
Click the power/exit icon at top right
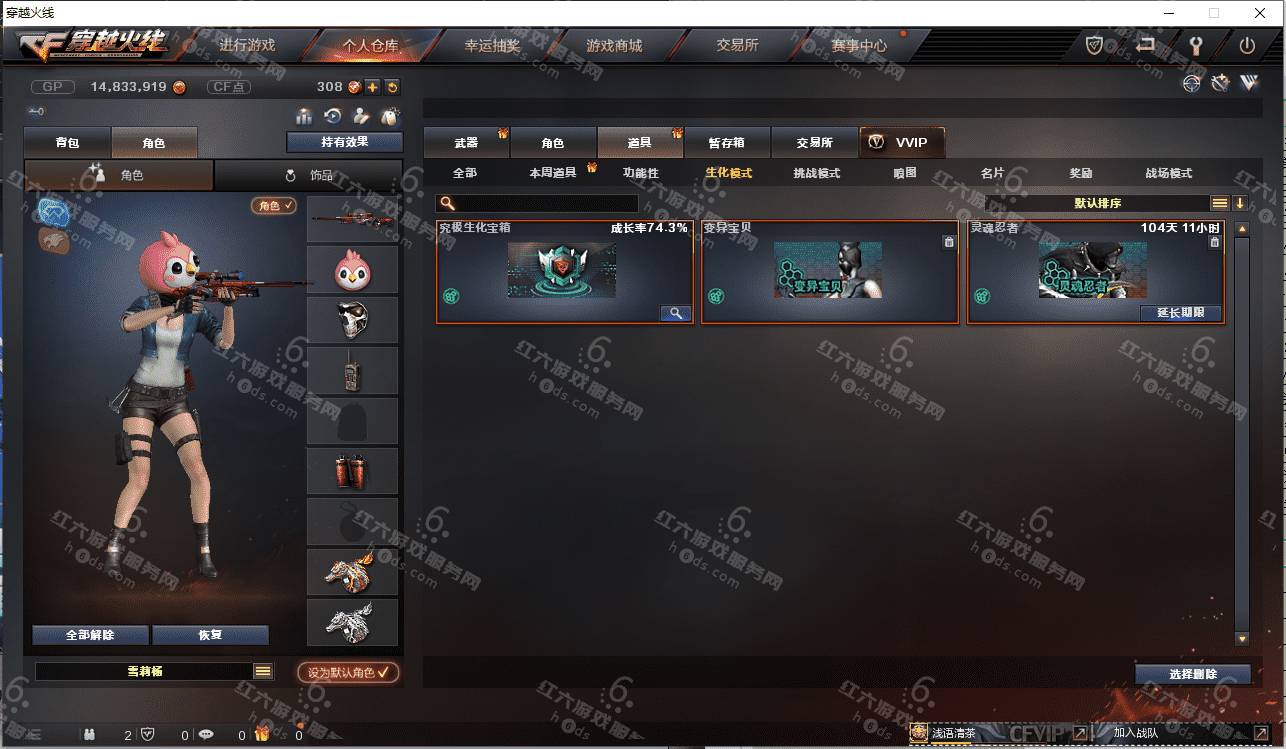tap(1249, 45)
